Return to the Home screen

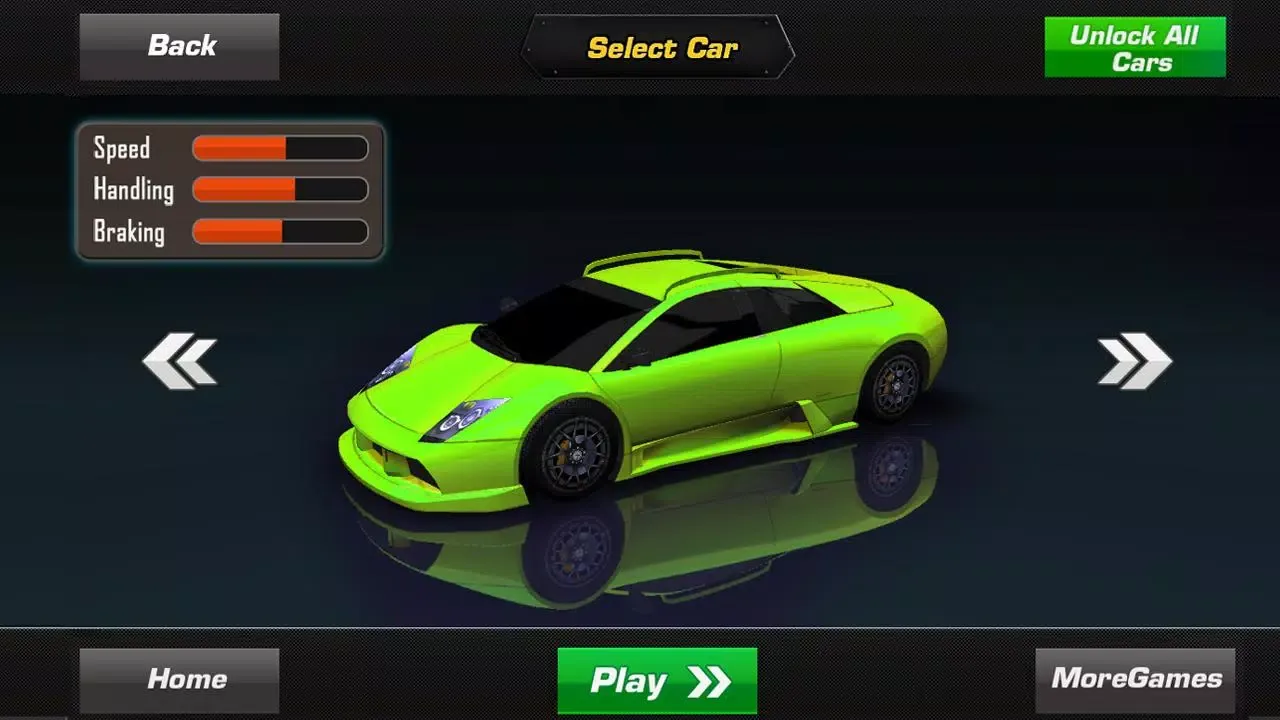[180, 680]
